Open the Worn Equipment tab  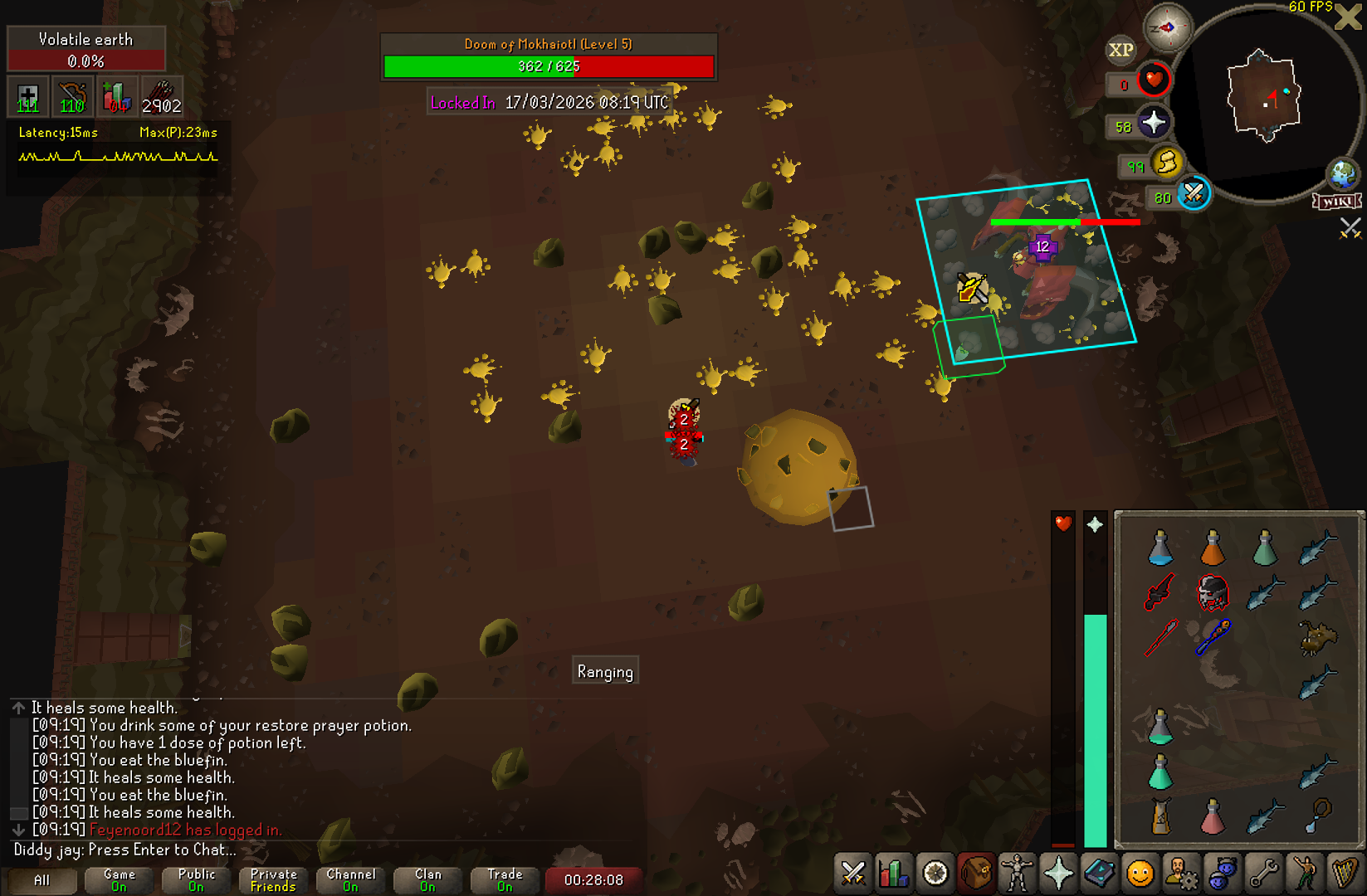coord(1017,874)
